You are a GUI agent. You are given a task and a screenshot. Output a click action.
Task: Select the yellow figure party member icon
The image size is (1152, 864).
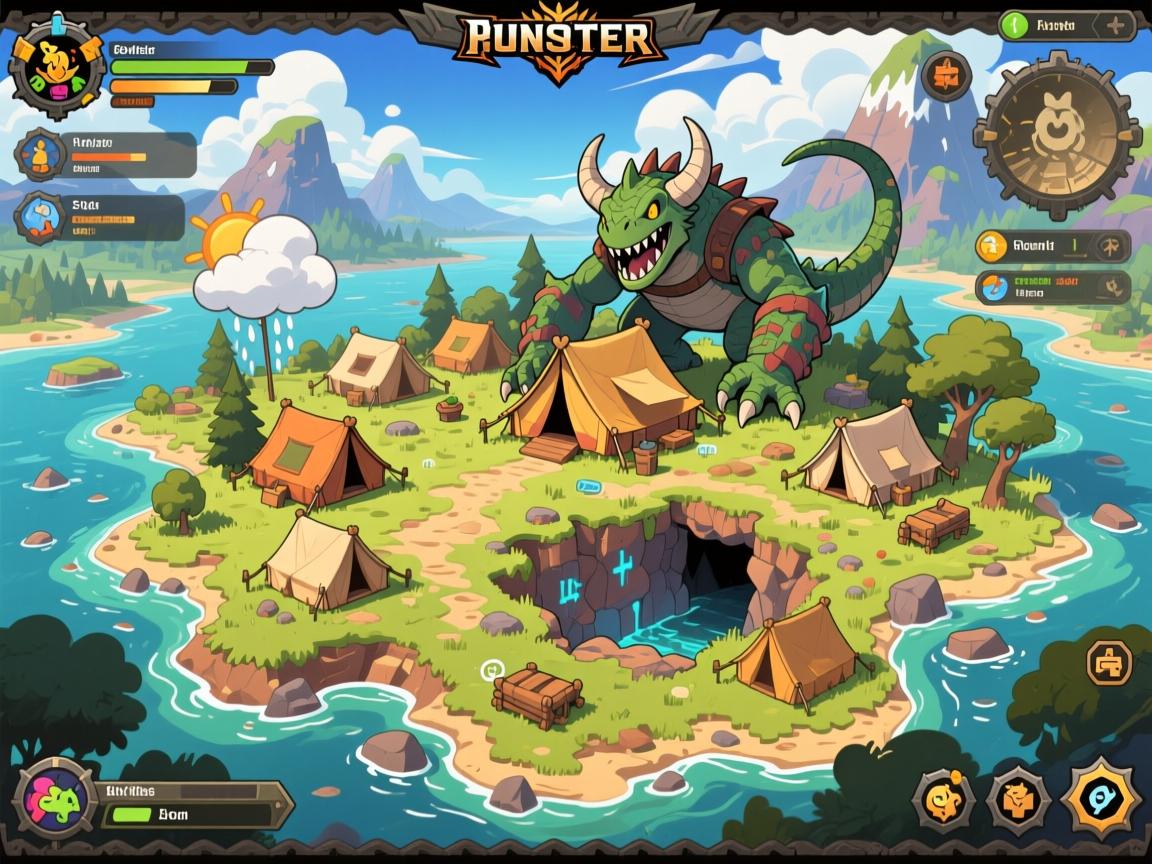click(x=41, y=153)
